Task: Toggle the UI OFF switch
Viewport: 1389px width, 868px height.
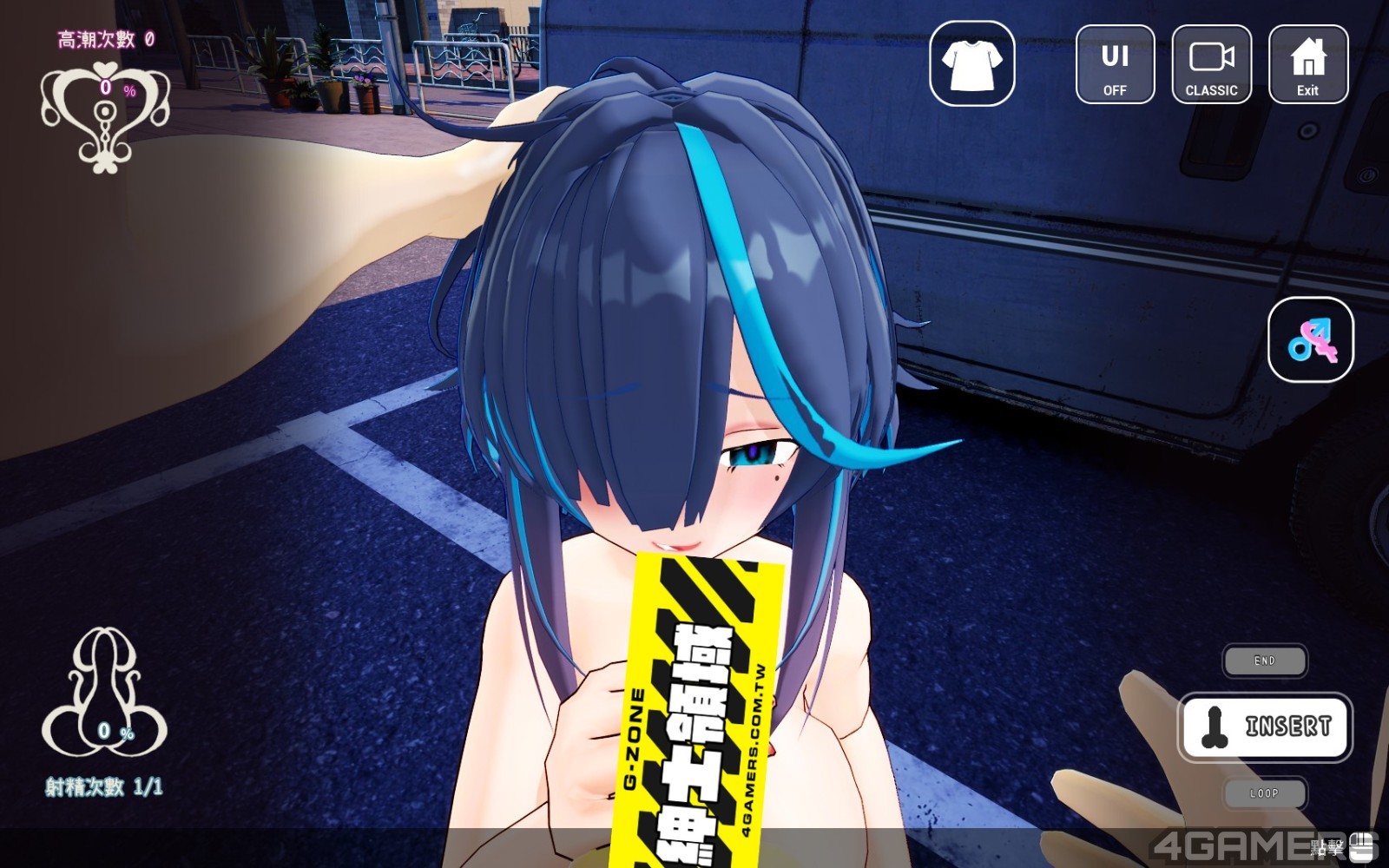Action: tap(1116, 66)
